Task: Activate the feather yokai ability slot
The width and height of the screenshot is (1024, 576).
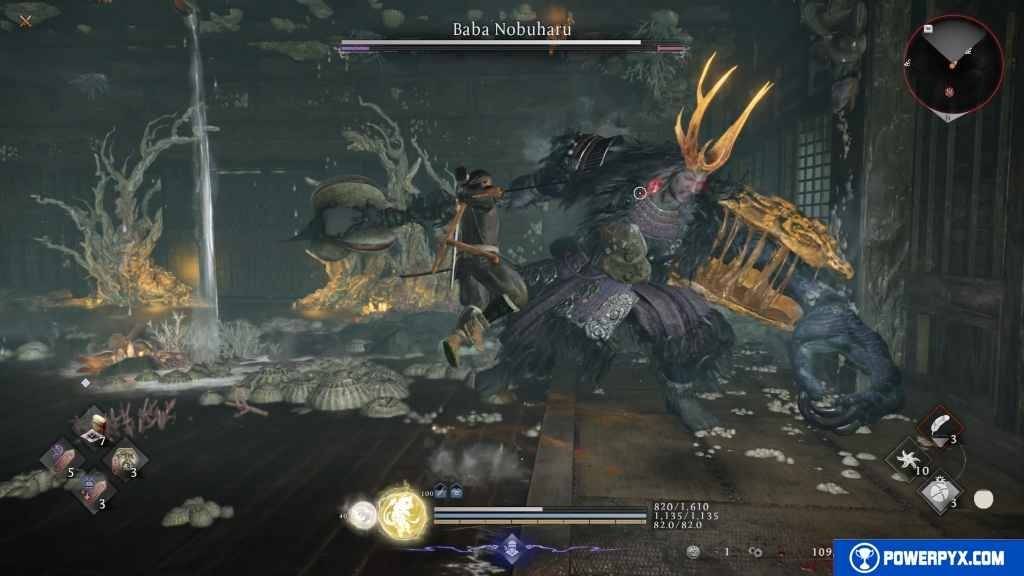Action: tap(940, 426)
